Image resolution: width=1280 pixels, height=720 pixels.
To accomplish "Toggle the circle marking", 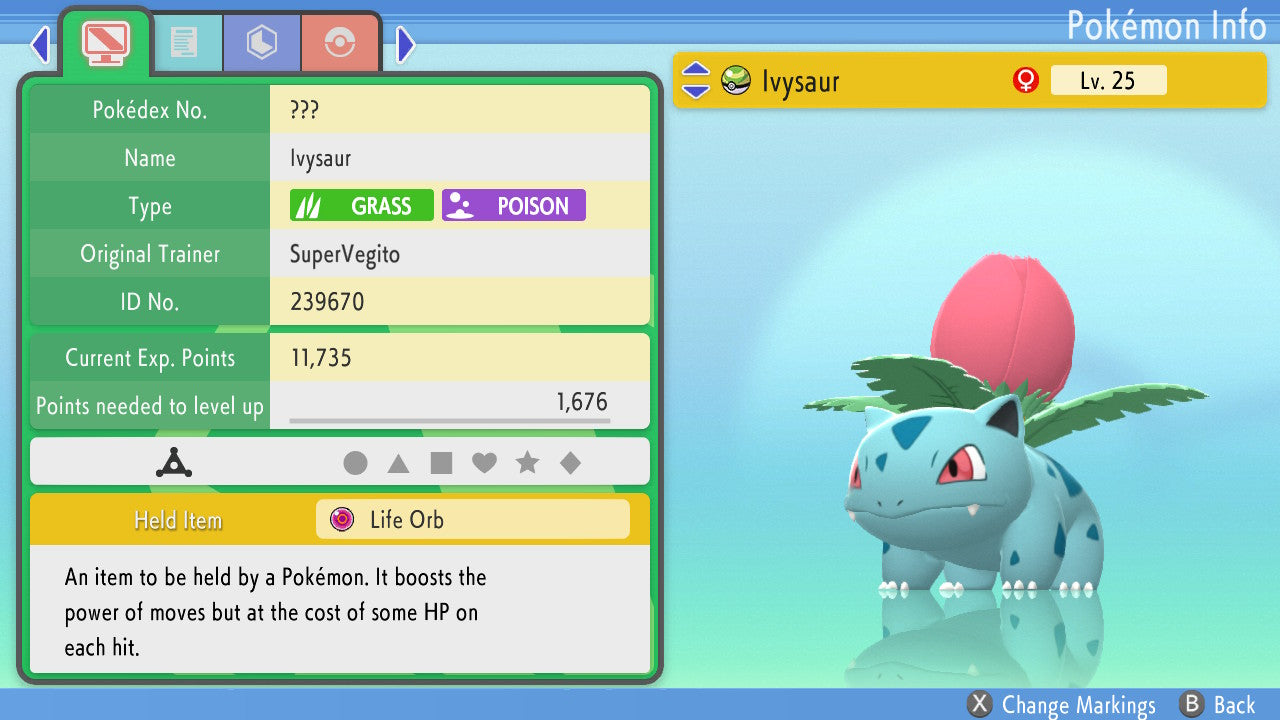I will (355, 463).
